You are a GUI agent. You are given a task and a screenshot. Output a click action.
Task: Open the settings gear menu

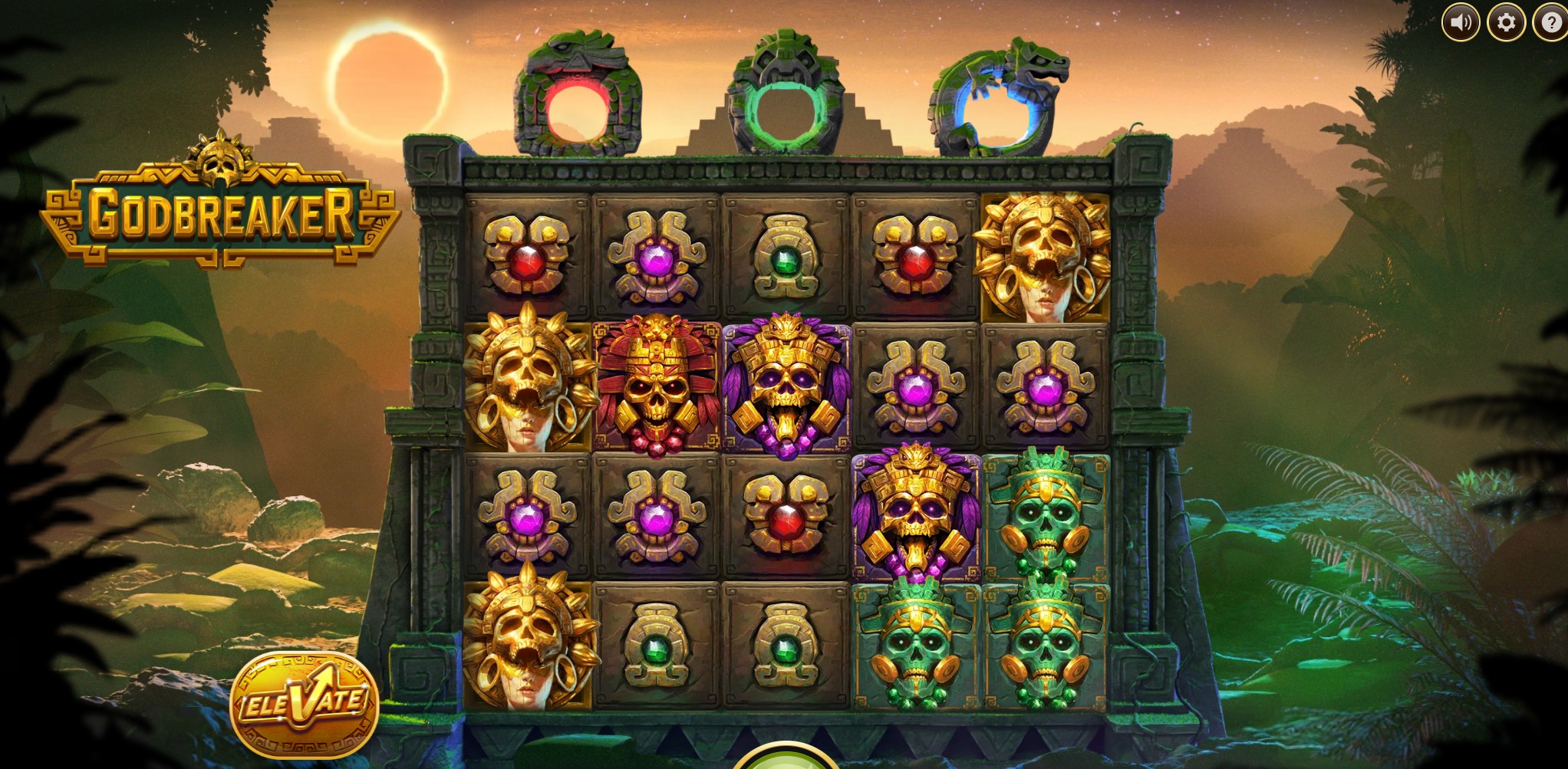(1507, 23)
